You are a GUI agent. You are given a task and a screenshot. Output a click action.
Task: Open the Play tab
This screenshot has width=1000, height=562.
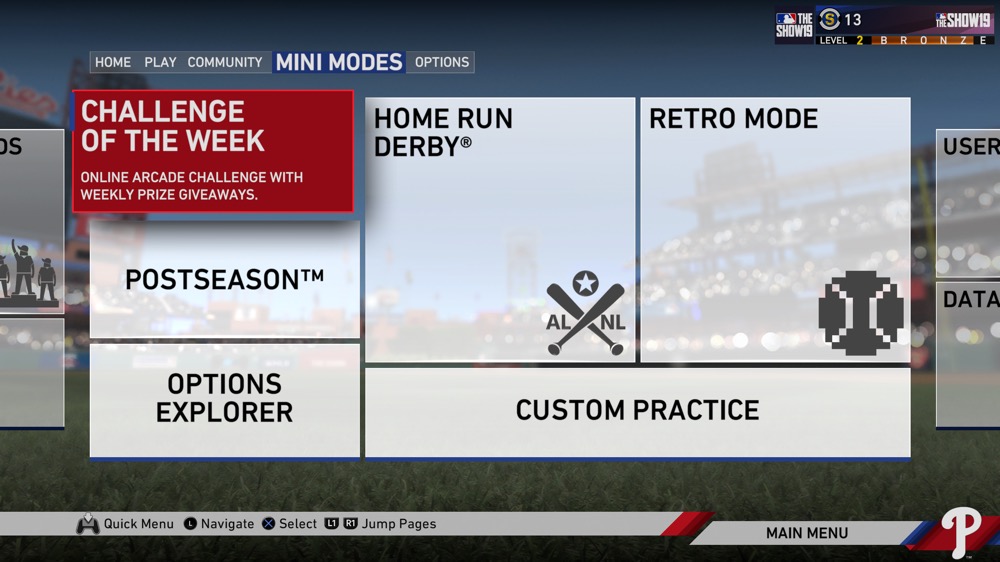point(160,62)
